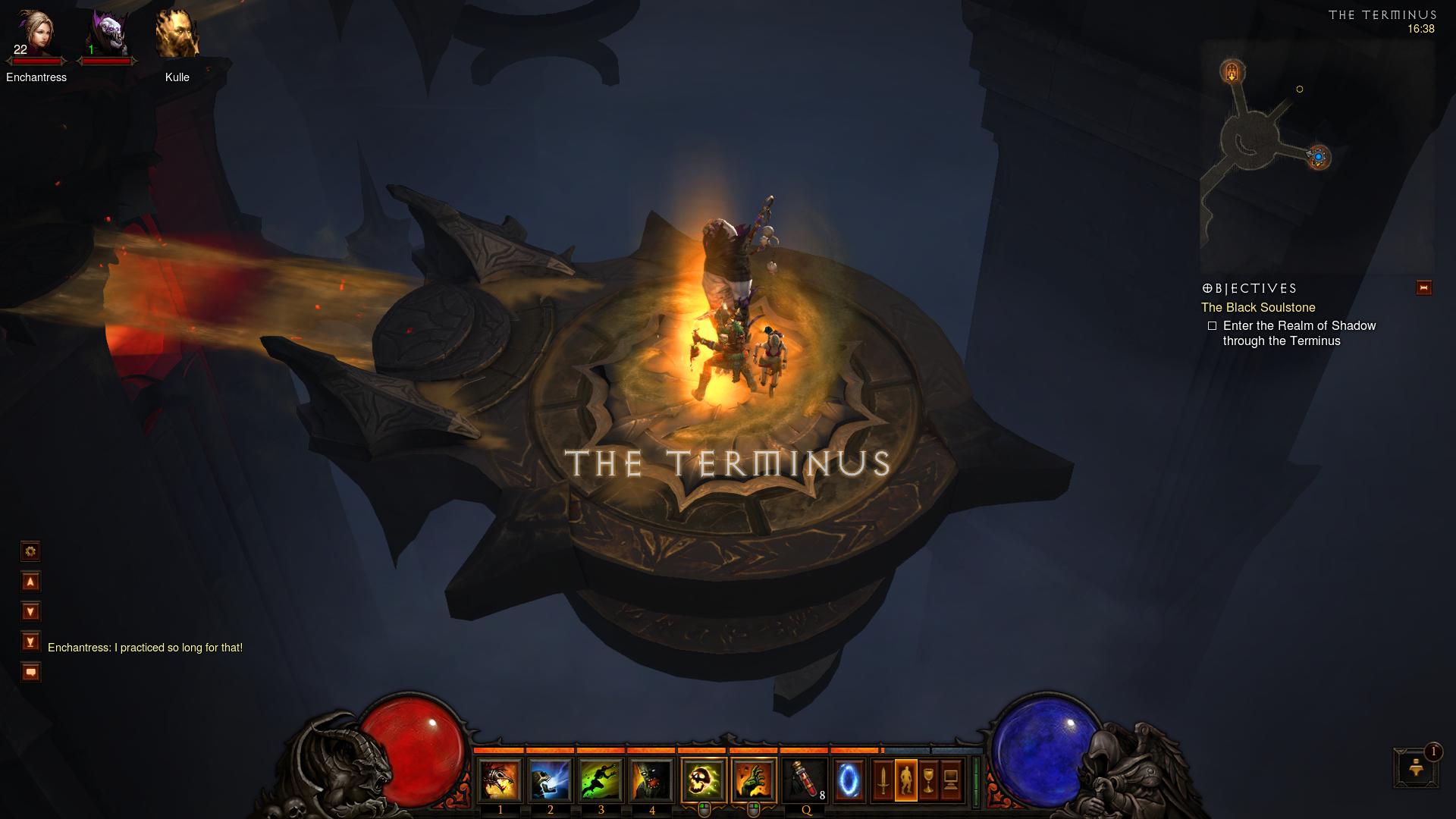
Task: Activate the zombie face skill
Action: [x=651, y=780]
